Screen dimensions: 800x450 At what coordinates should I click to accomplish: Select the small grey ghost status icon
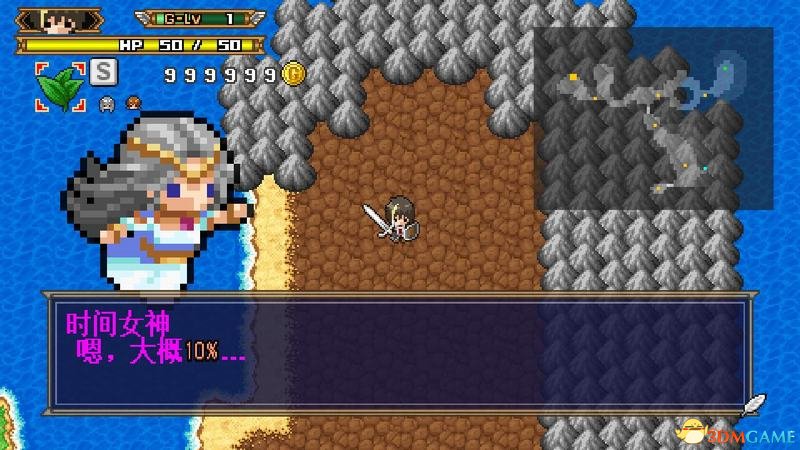click(107, 101)
